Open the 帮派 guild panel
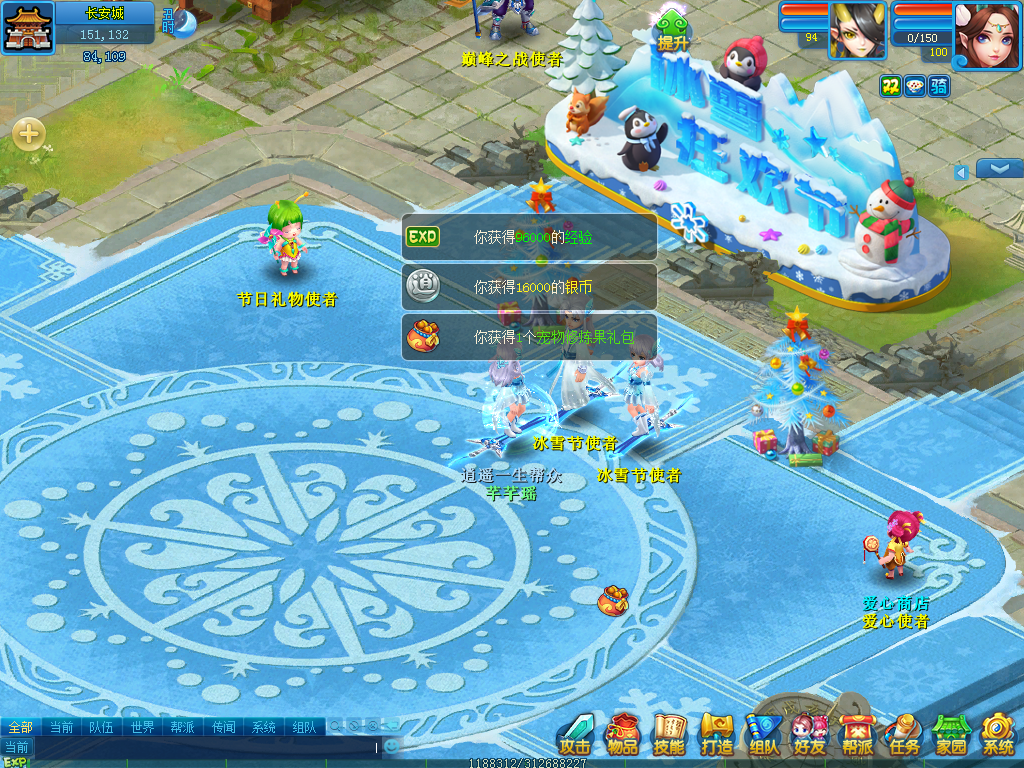This screenshot has height=768, width=1024. tap(857, 735)
